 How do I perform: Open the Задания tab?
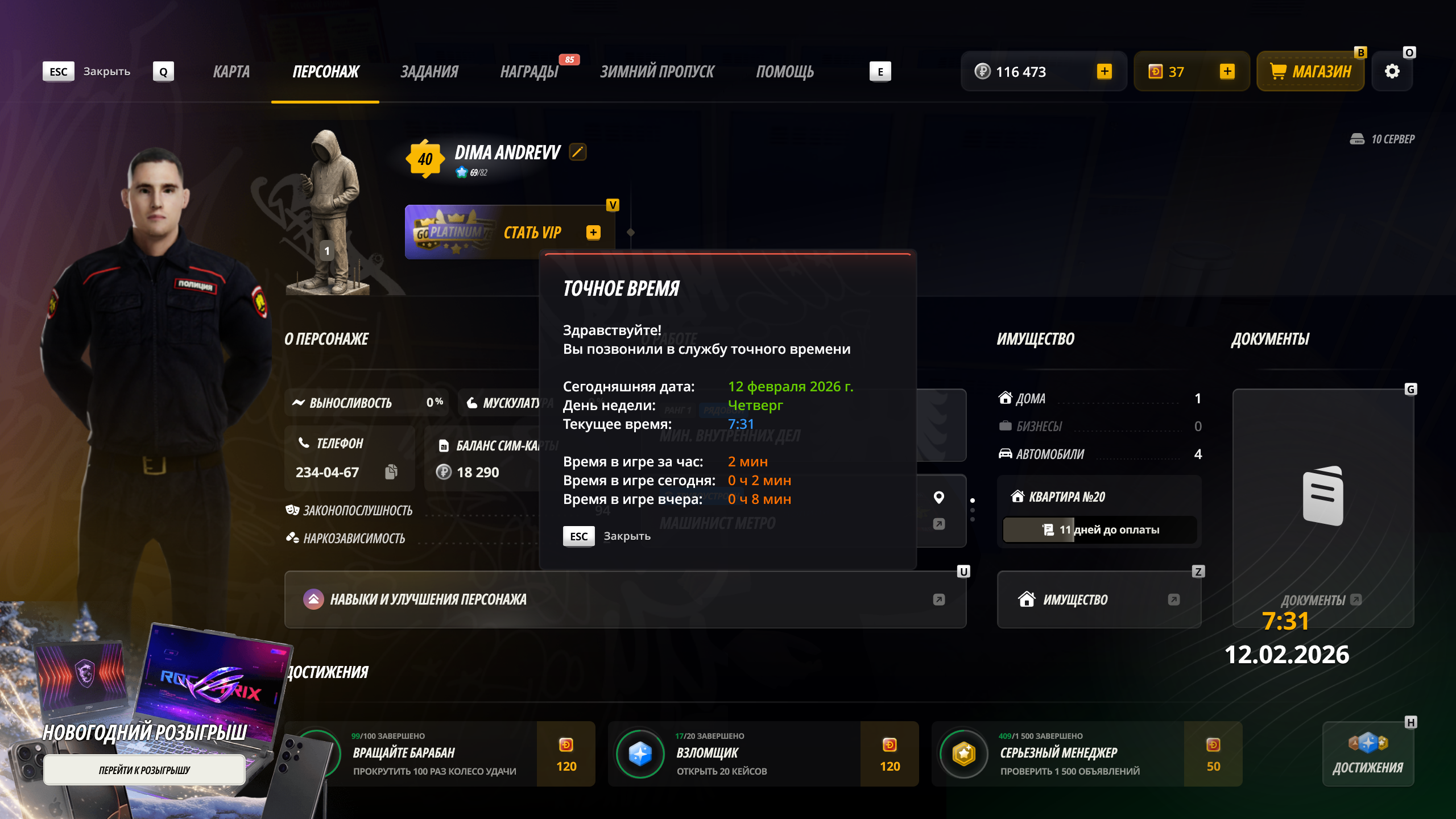[429, 72]
